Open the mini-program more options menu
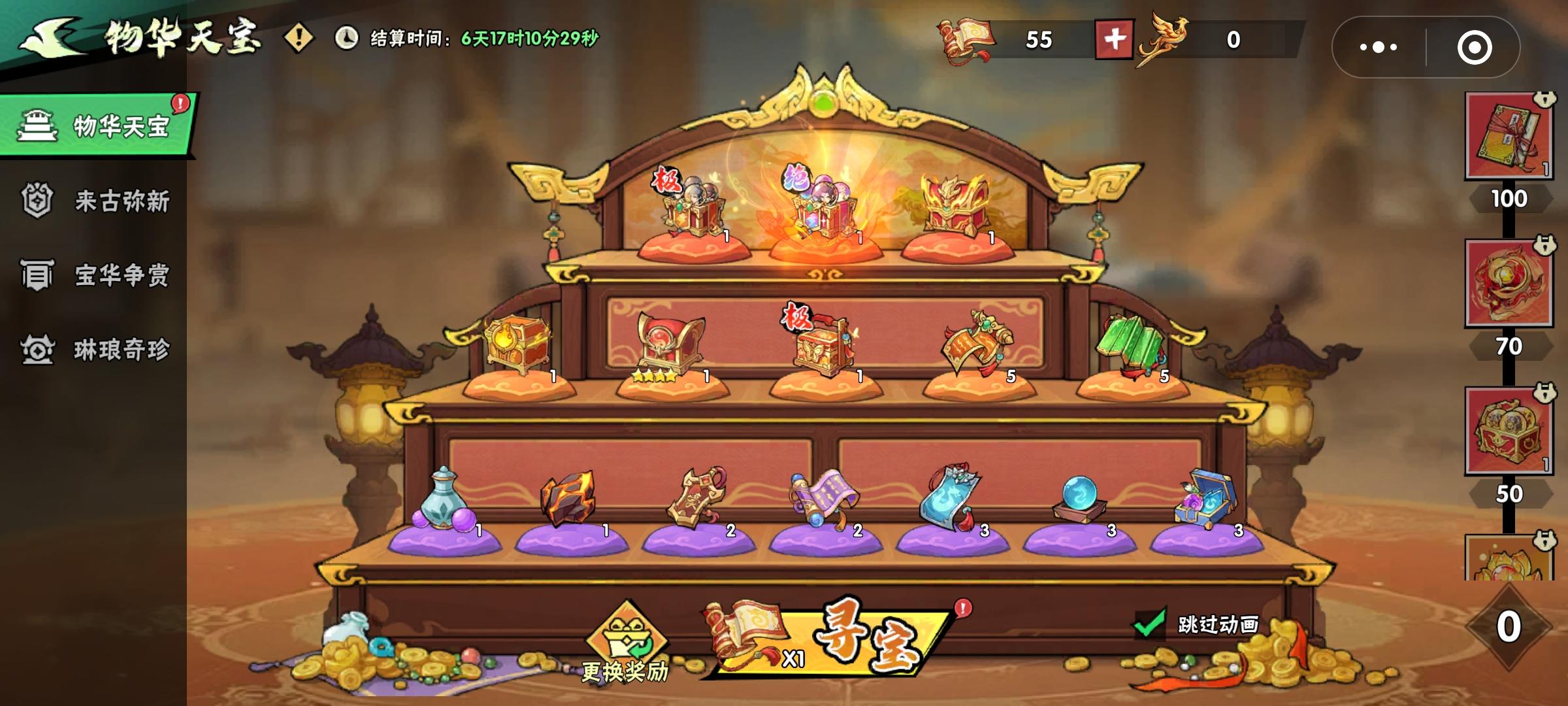 (1379, 46)
